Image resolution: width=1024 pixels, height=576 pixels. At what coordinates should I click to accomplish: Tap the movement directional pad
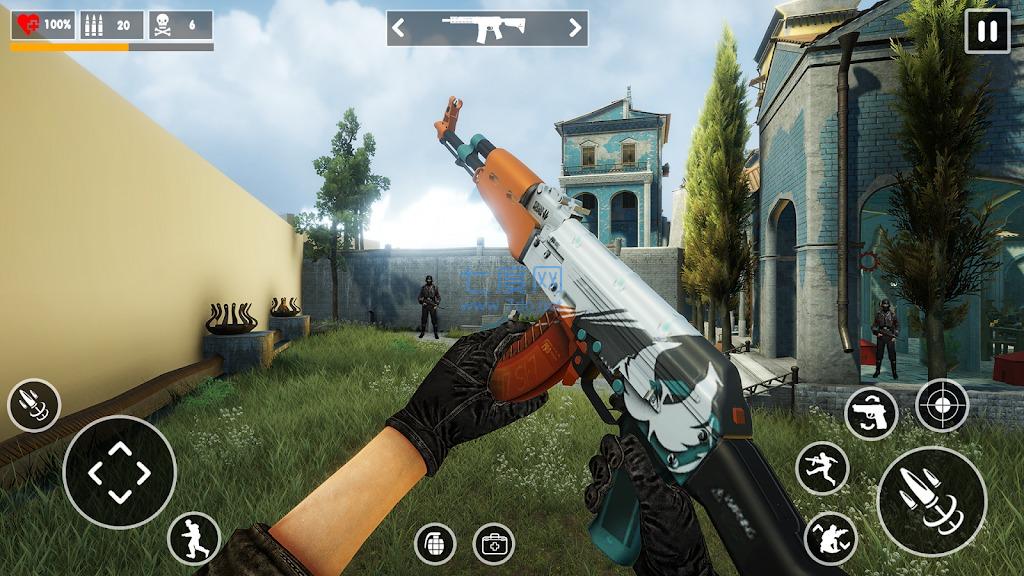click(119, 472)
